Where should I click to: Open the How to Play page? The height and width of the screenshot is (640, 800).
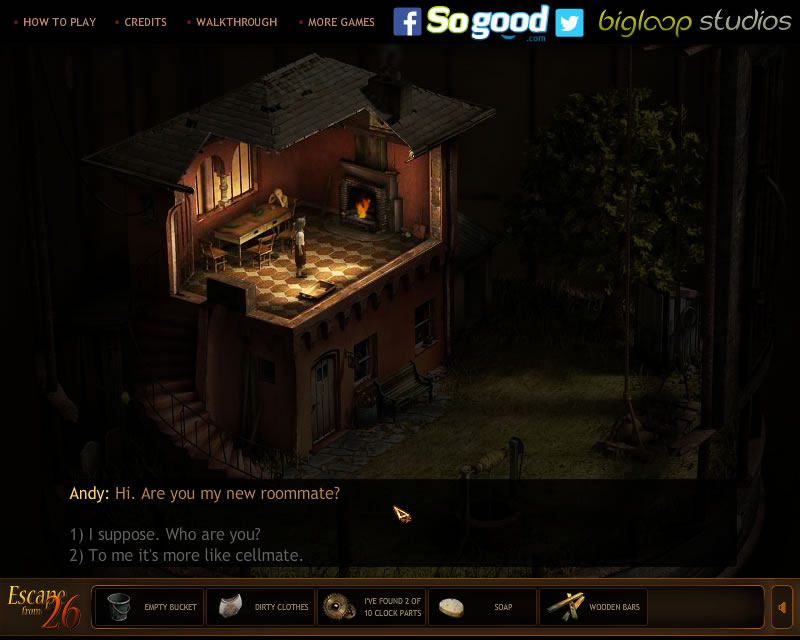click(60, 22)
